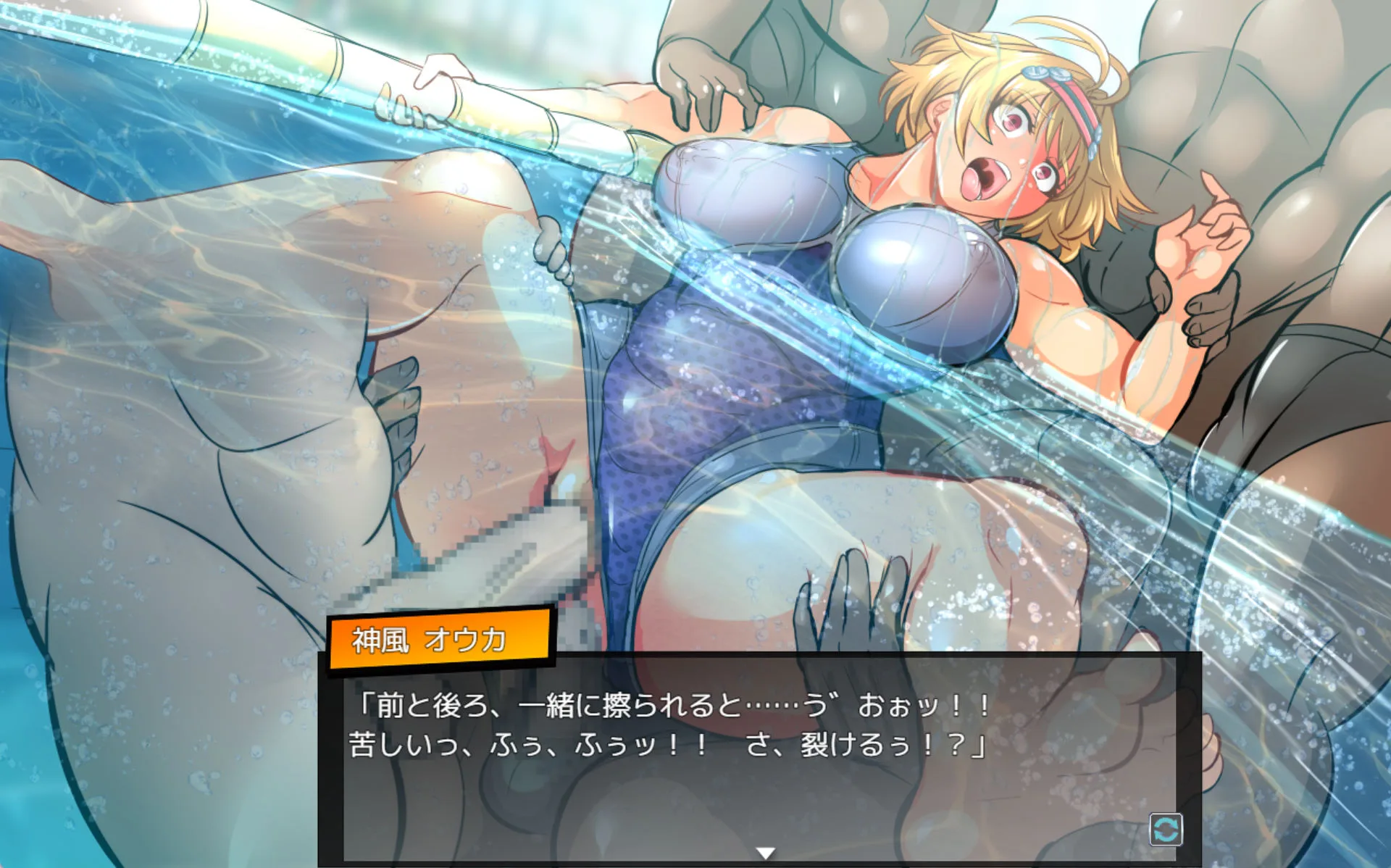
Task: Click the circular arrows icon in dialogue box
Action: (x=1166, y=829)
